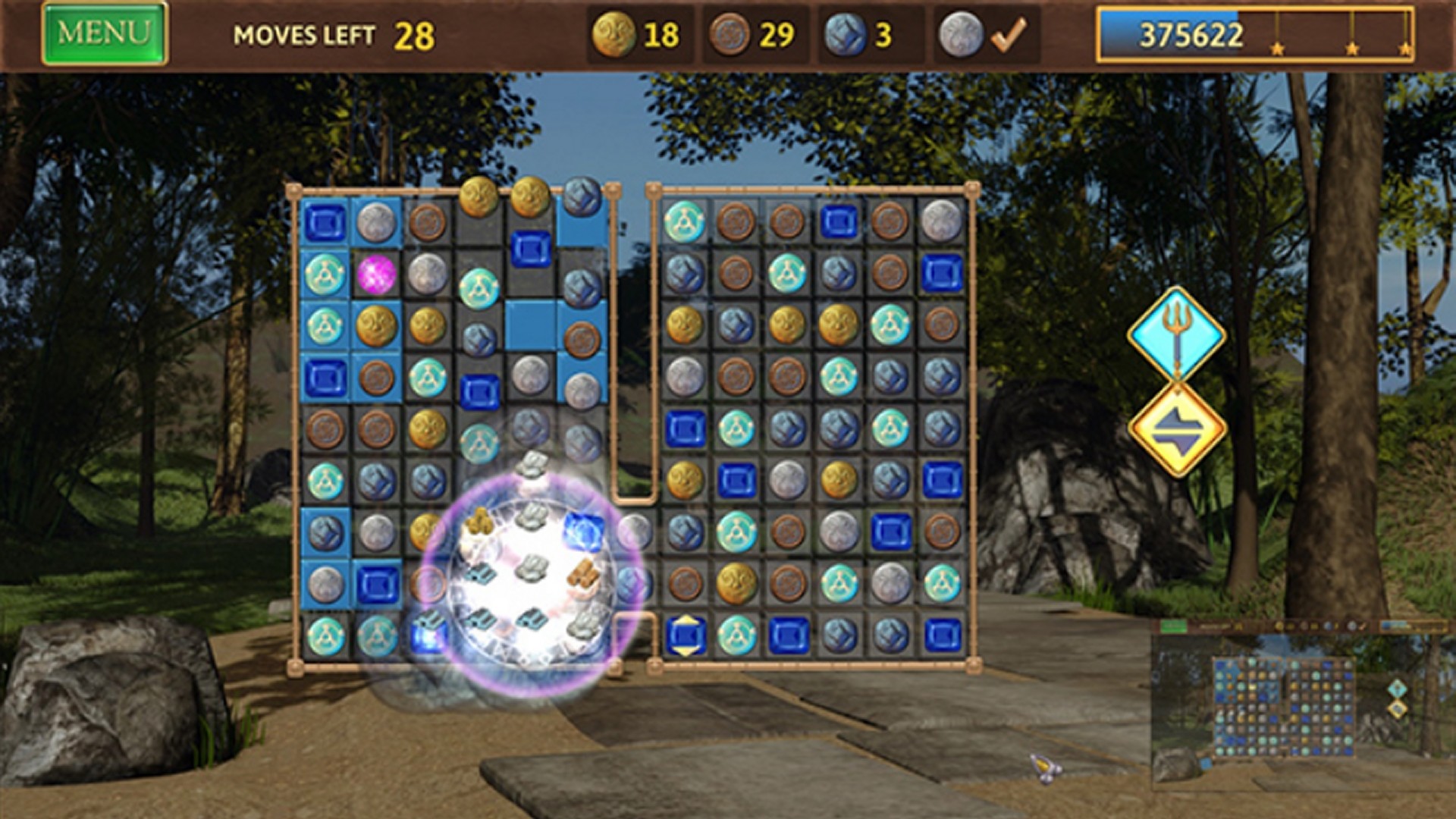
Task: Click the gold coin goal icon
Action: [616, 33]
